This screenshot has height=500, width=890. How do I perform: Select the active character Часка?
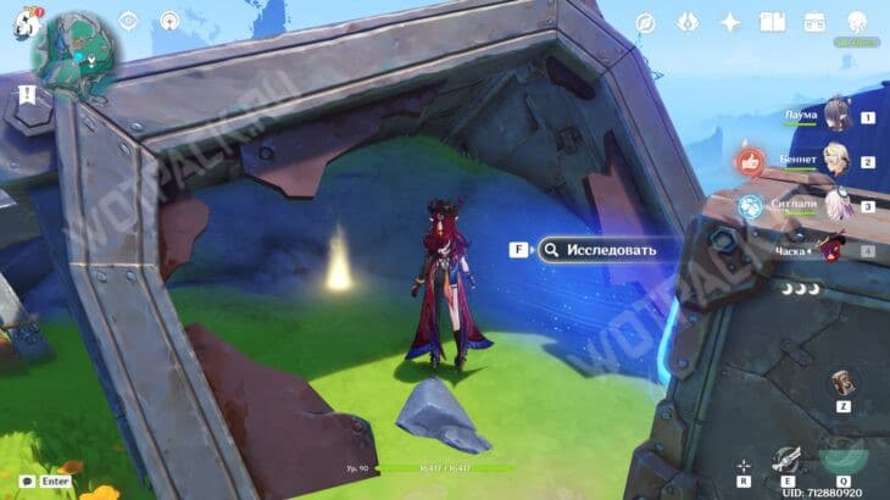(830, 250)
